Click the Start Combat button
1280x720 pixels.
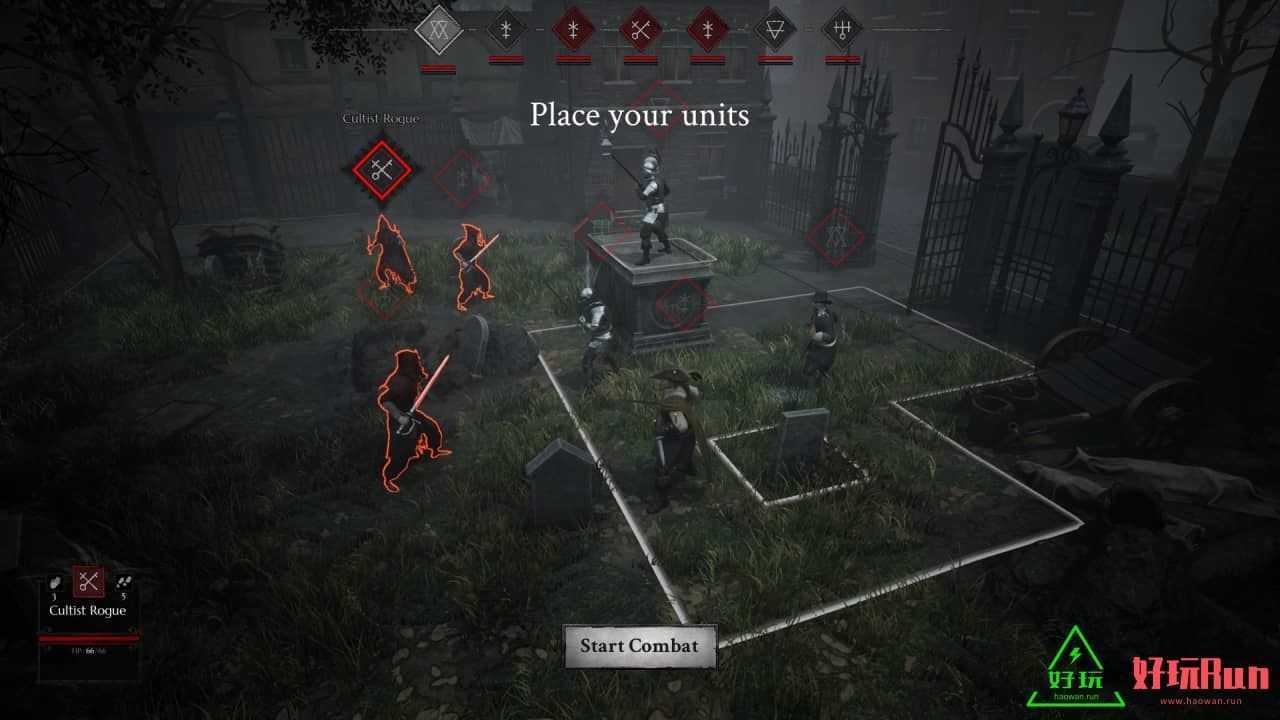pyautogui.click(x=640, y=646)
